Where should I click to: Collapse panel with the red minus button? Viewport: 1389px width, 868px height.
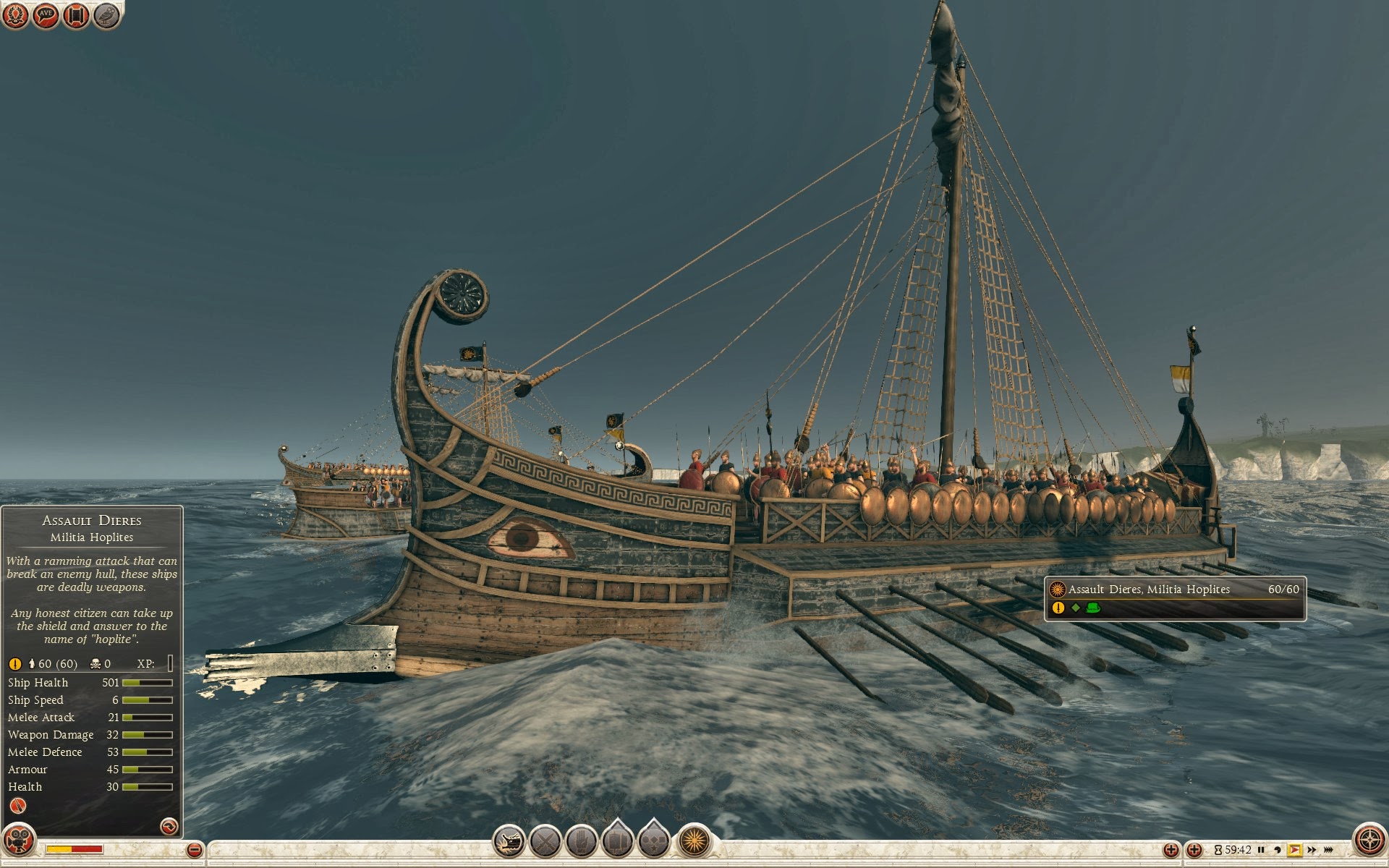tap(194, 850)
